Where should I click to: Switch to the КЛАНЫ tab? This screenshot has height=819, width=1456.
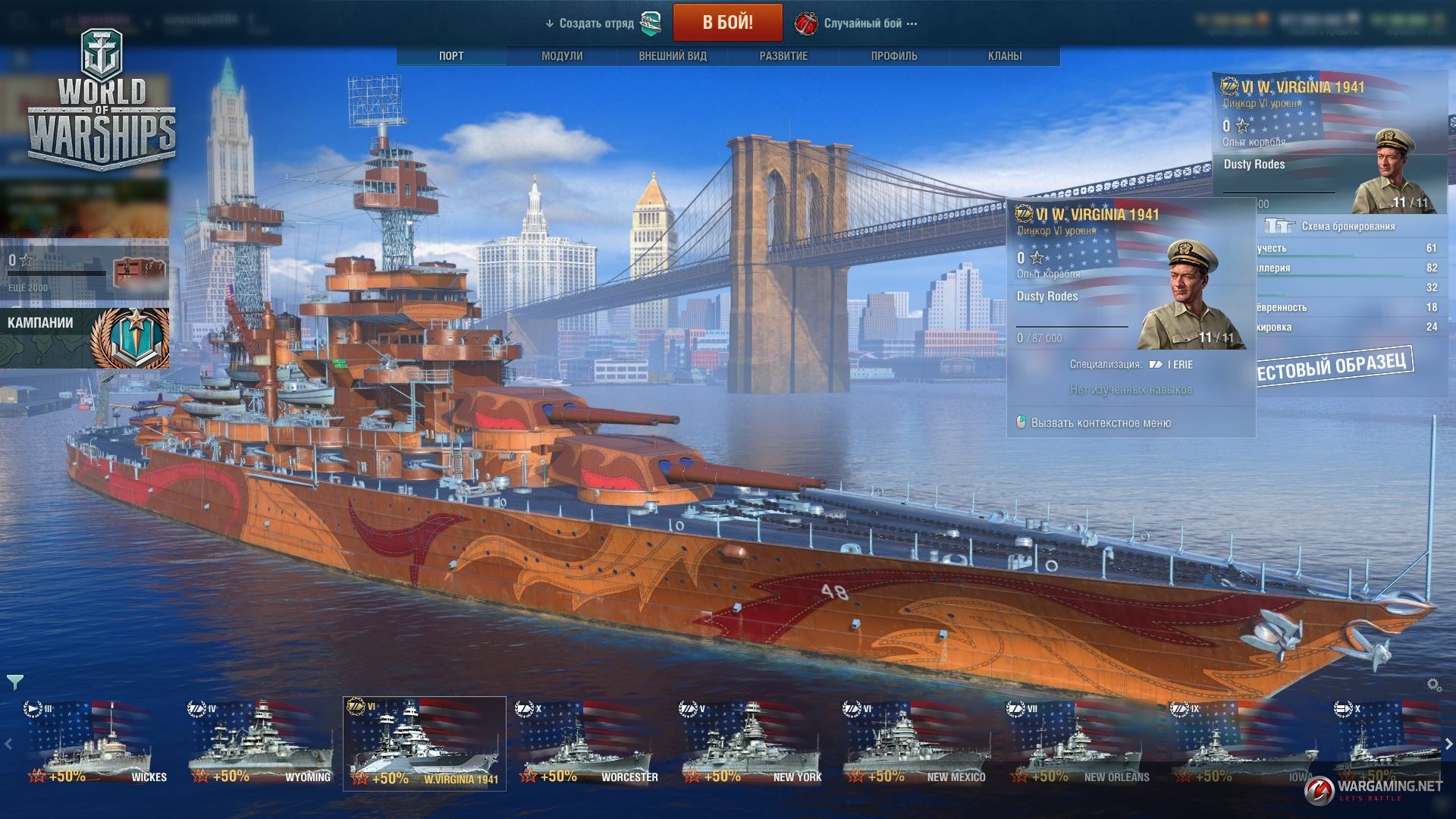1005,56
